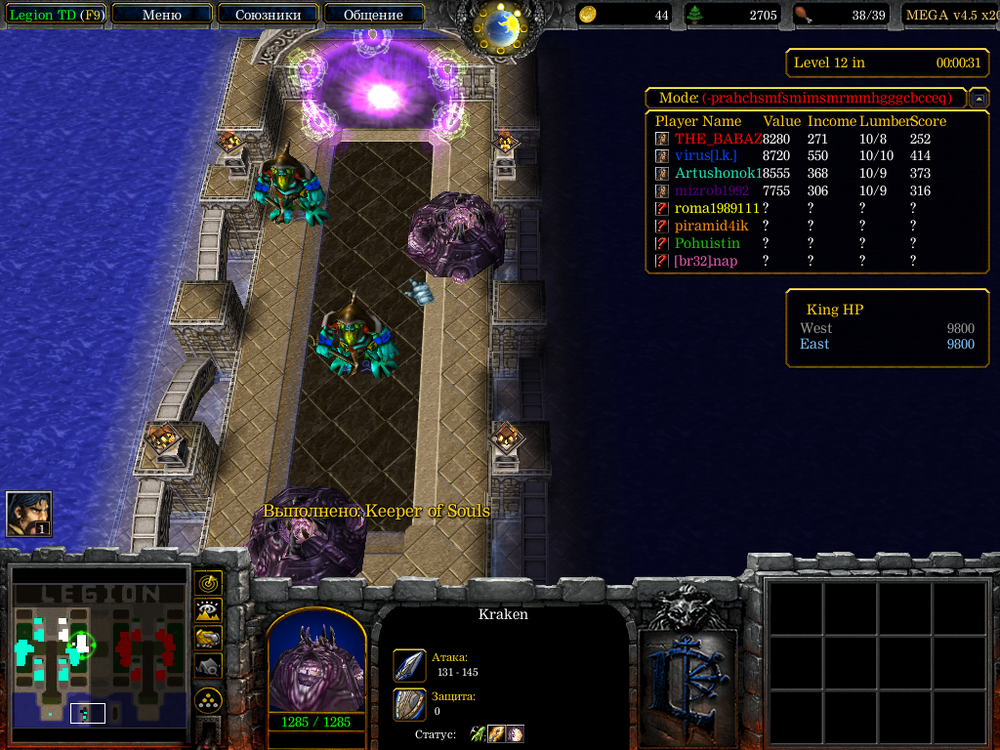Viewport: 1000px width, 750px height.
Task: Click the Защита shield armor icon
Action: click(x=410, y=704)
